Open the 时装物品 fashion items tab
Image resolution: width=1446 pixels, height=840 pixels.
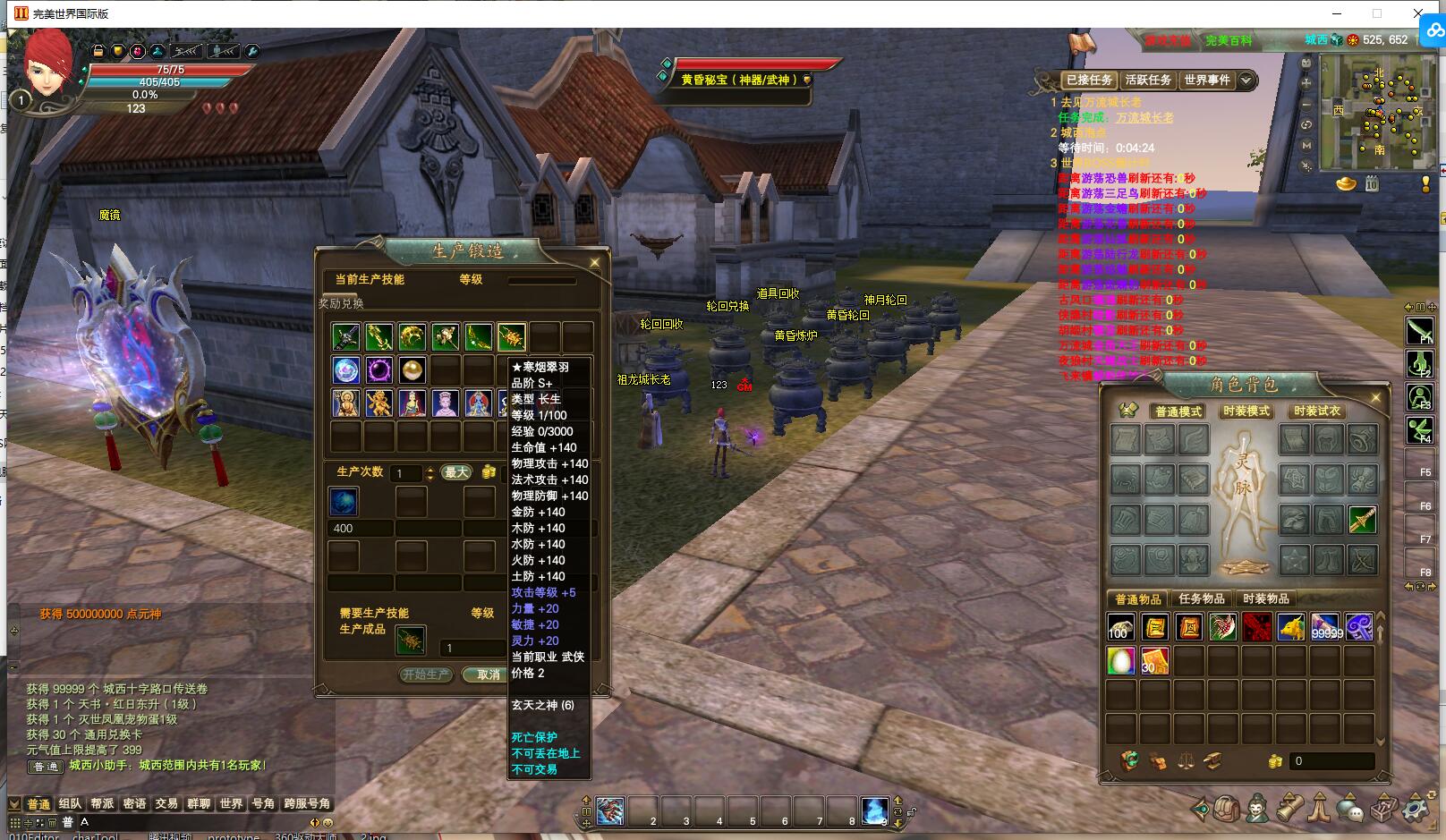point(1266,598)
